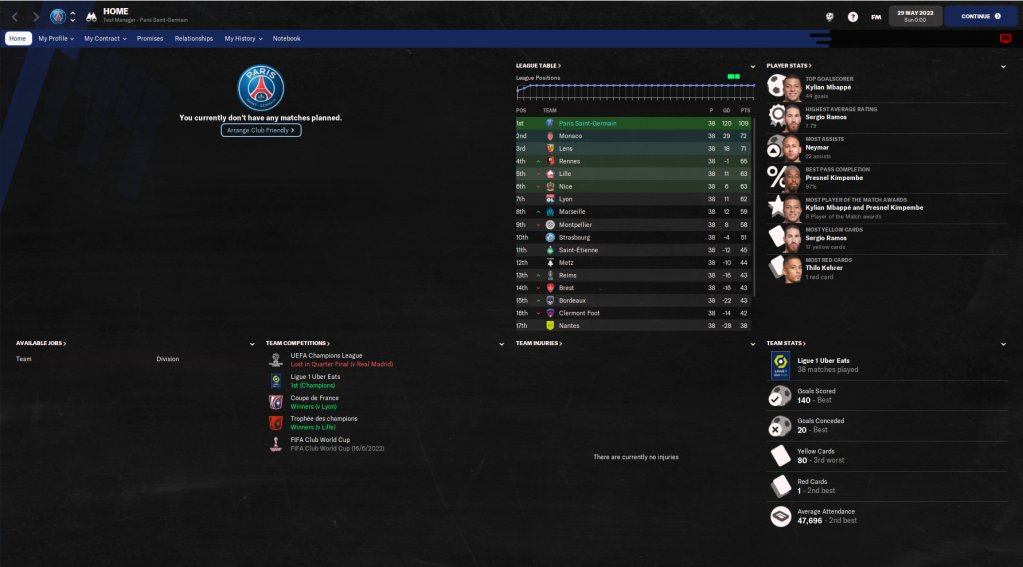Navigate back with the left arrow
Screen dimensions: 1023x567
coord(15,16)
